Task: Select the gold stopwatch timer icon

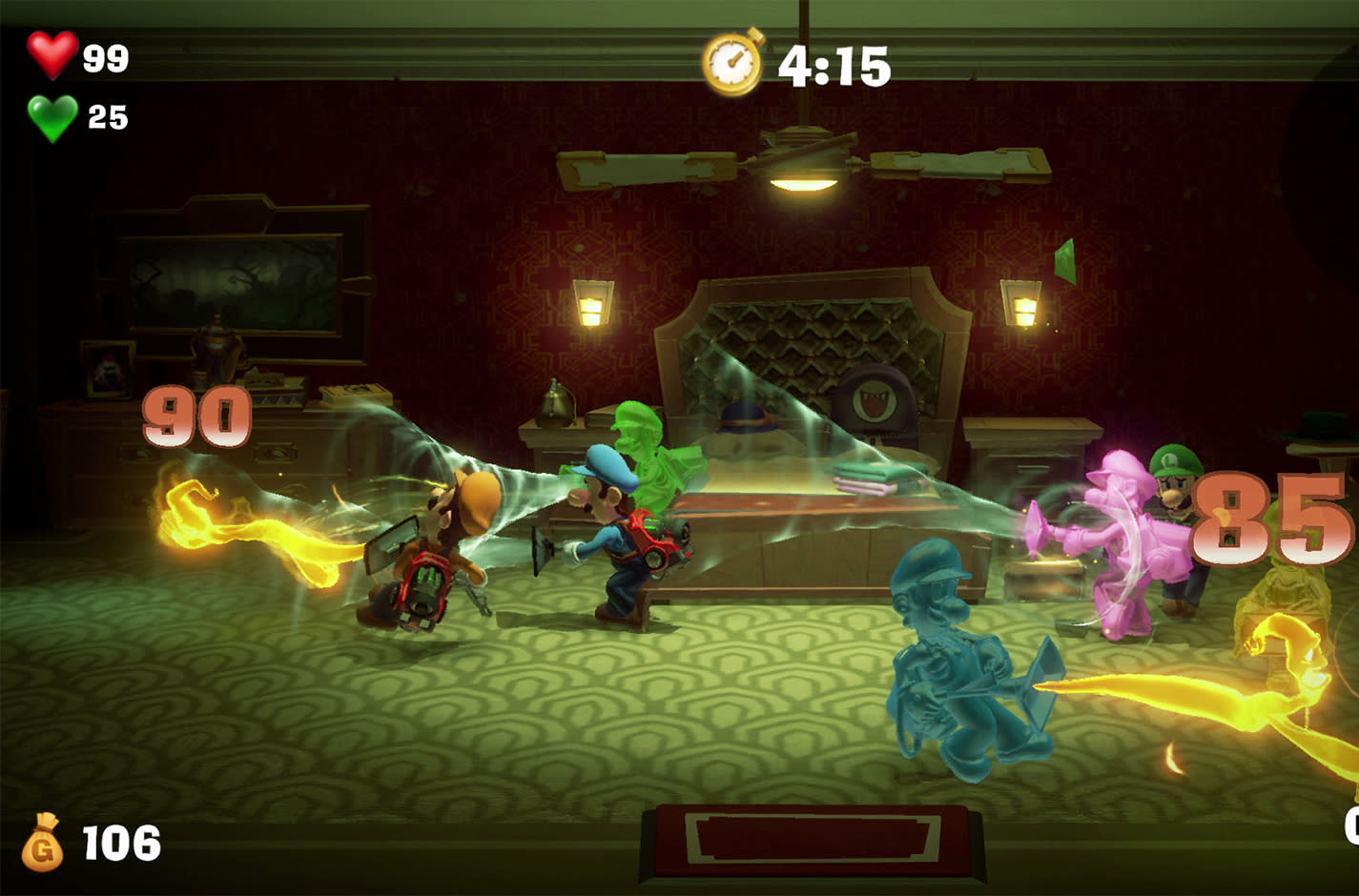Action: [733, 62]
